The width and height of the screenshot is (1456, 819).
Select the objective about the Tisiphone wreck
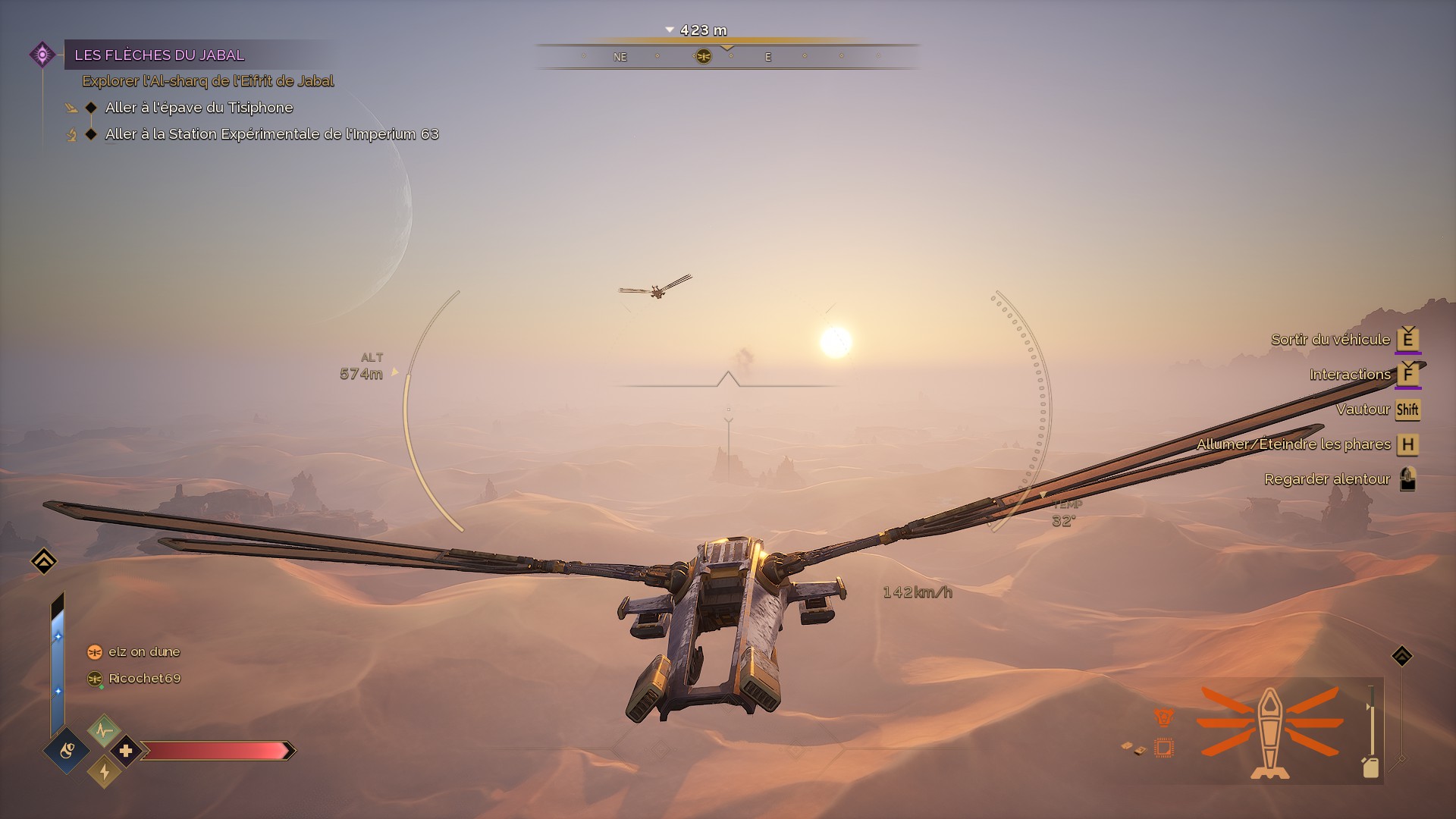click(199, 108)
